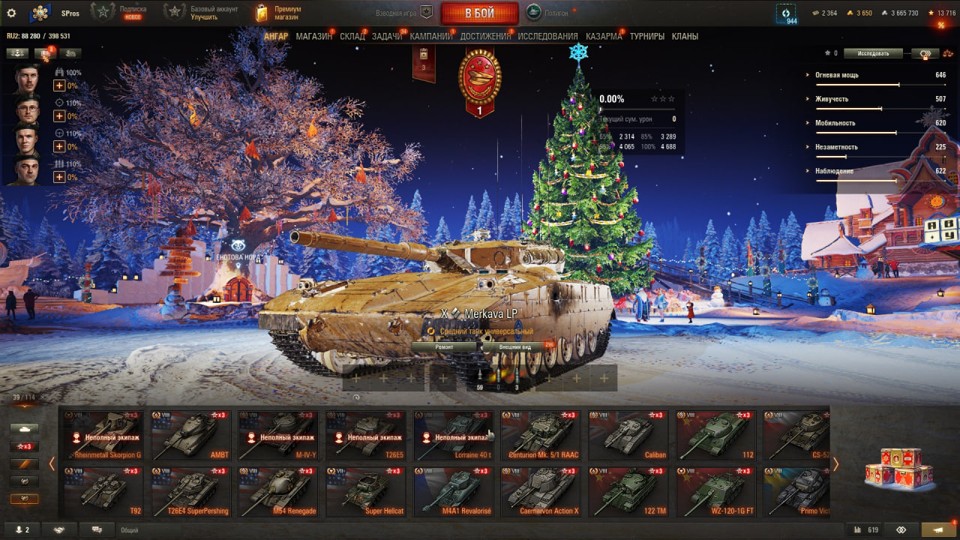Image resolution: width=960 pixels, height=540 pixels.
Task: Choose the Super Hellcat tank
Action: [365, 492]
